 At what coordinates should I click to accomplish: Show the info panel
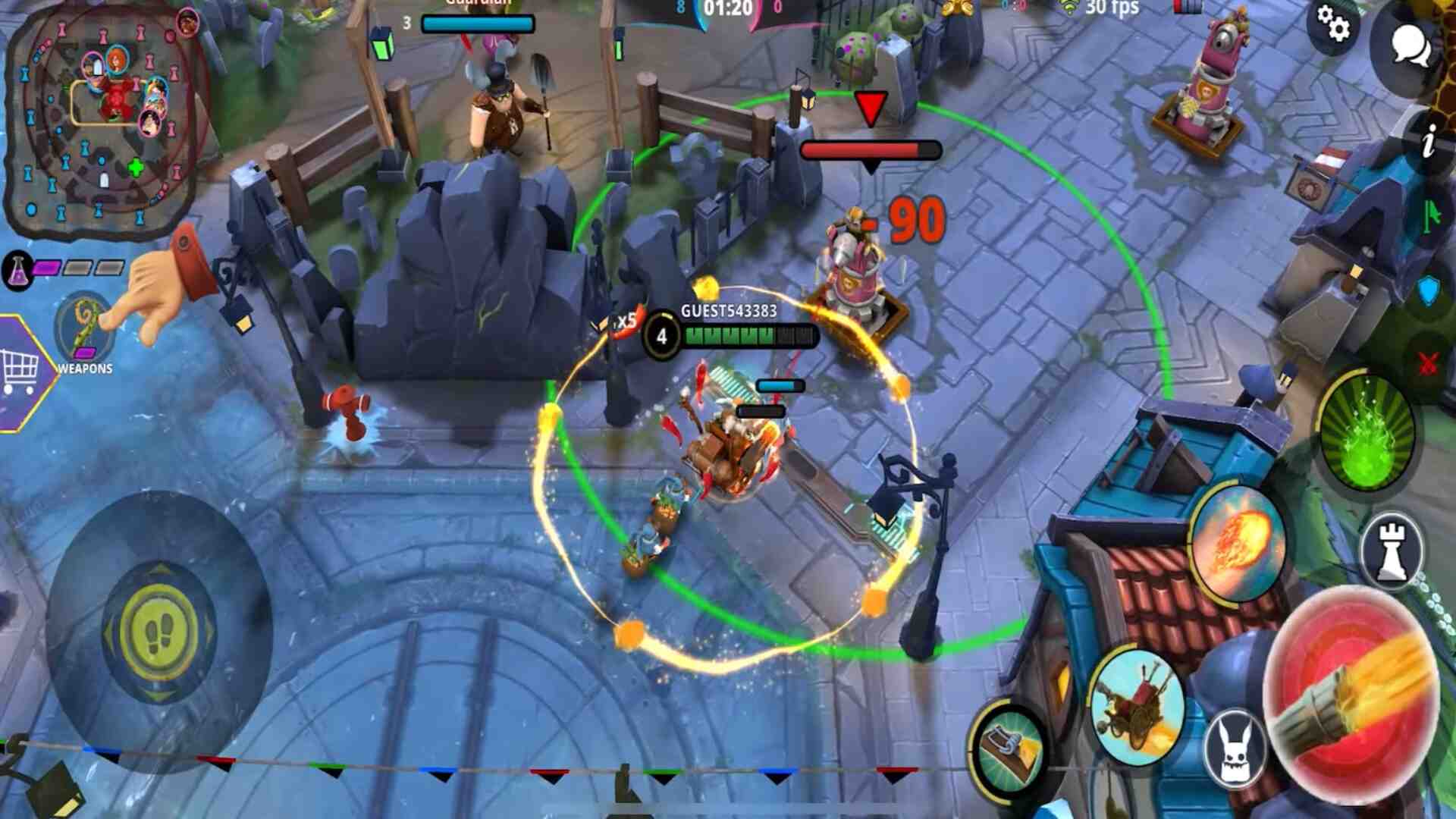[1429, 142]
